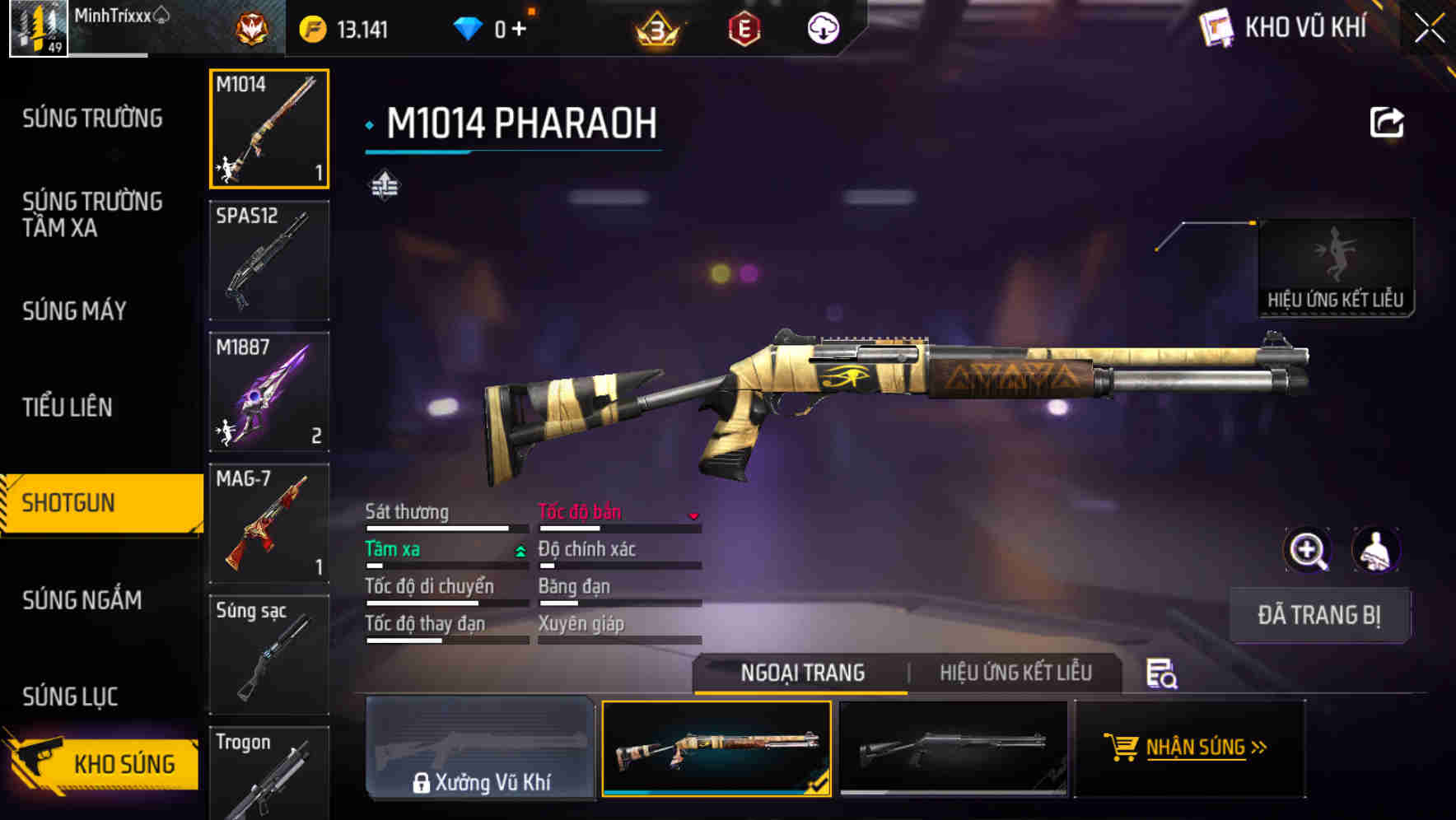Close the weapon armory screen
The image size is (1456, 820).
pyautogui.click(x=1429, y=29)
